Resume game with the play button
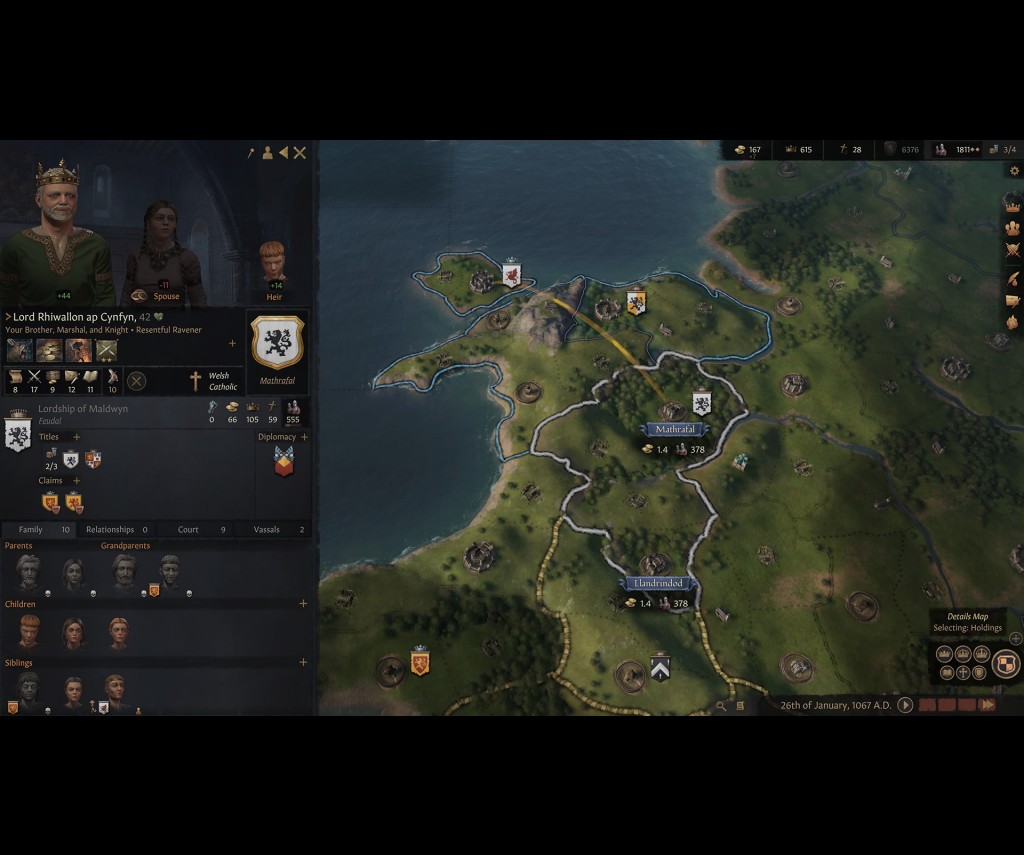 pos(905,705)
